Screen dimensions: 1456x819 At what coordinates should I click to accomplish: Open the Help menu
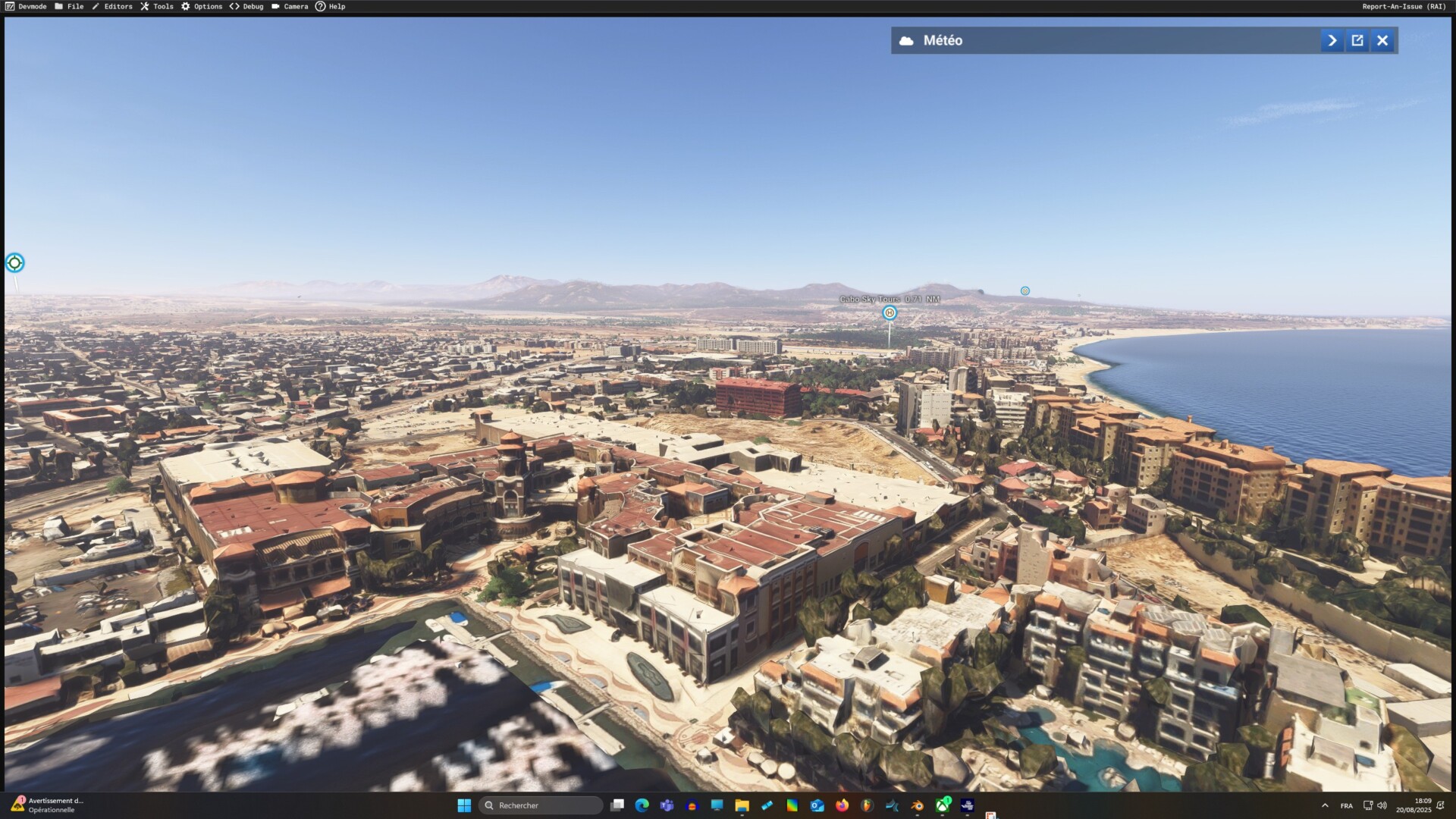(x=331, y=7)
